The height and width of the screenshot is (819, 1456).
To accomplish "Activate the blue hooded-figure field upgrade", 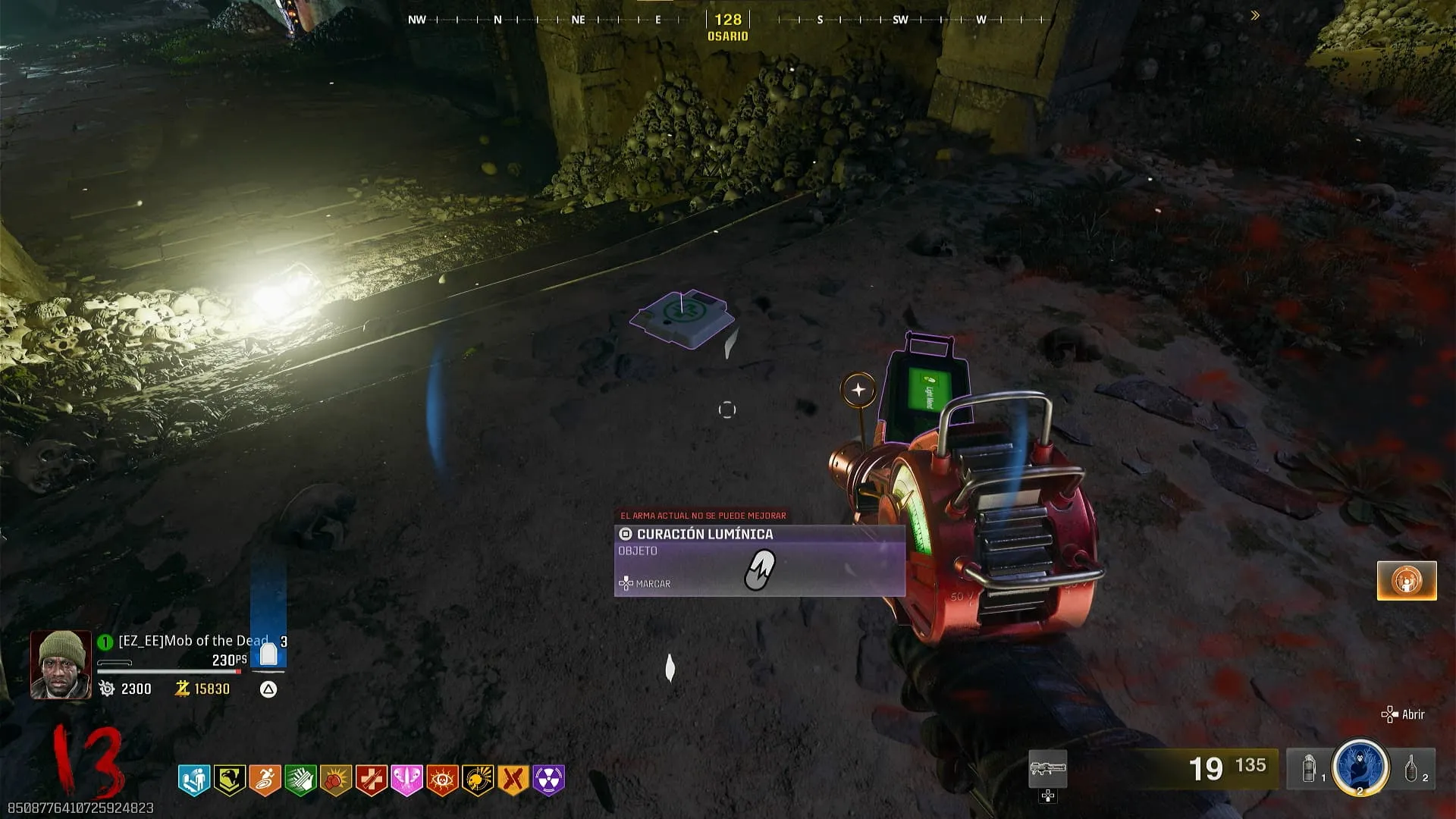I will [x=1360, y=766].
